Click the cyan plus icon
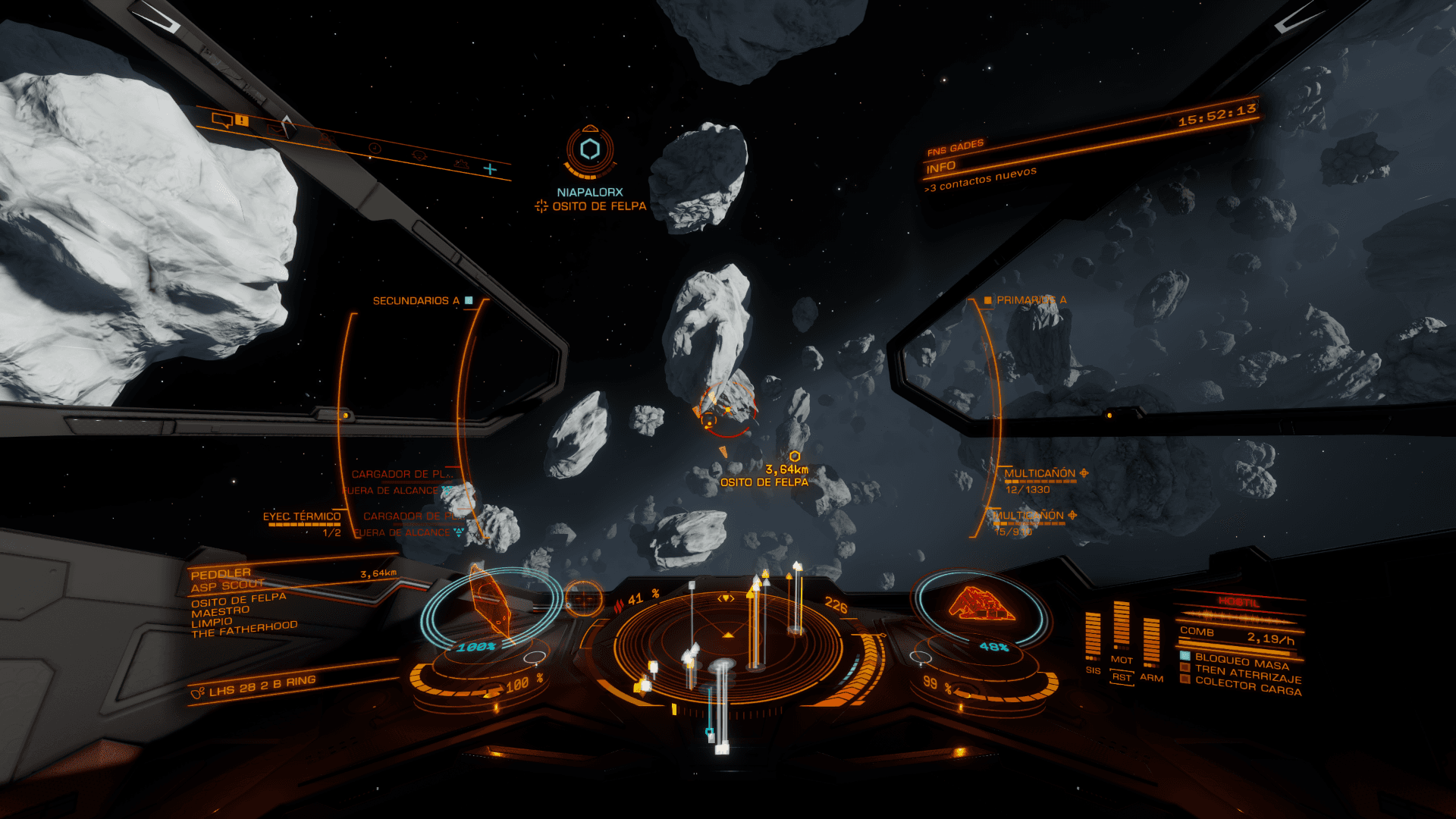 click(490, 169)
